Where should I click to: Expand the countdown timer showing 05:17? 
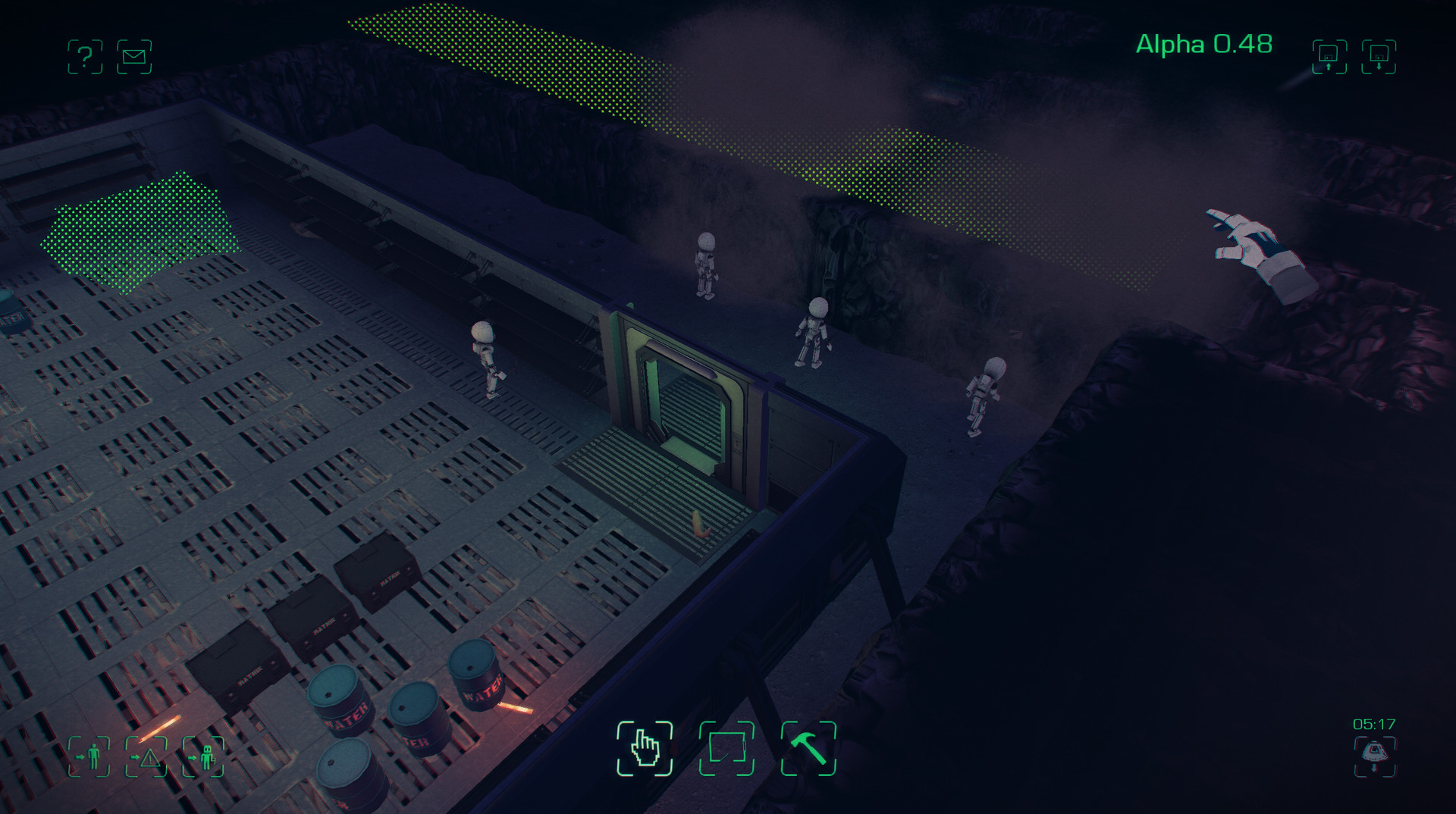1375,724
